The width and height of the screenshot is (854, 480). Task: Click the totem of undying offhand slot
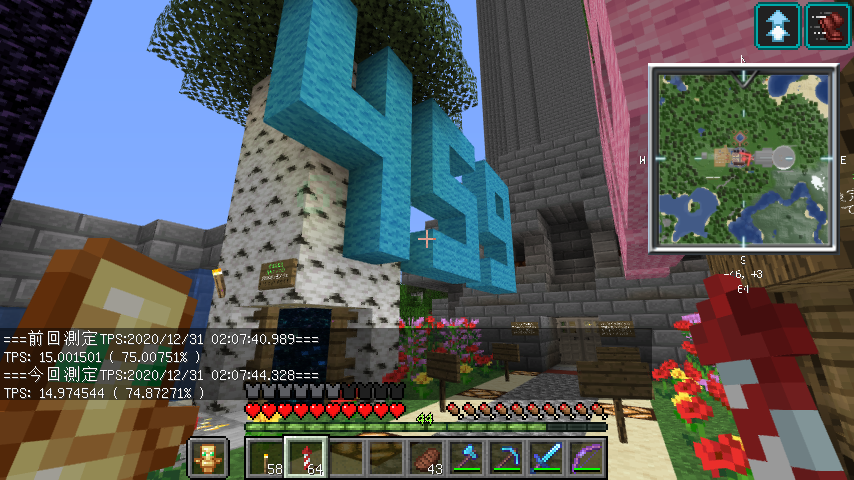pos(208,458)
